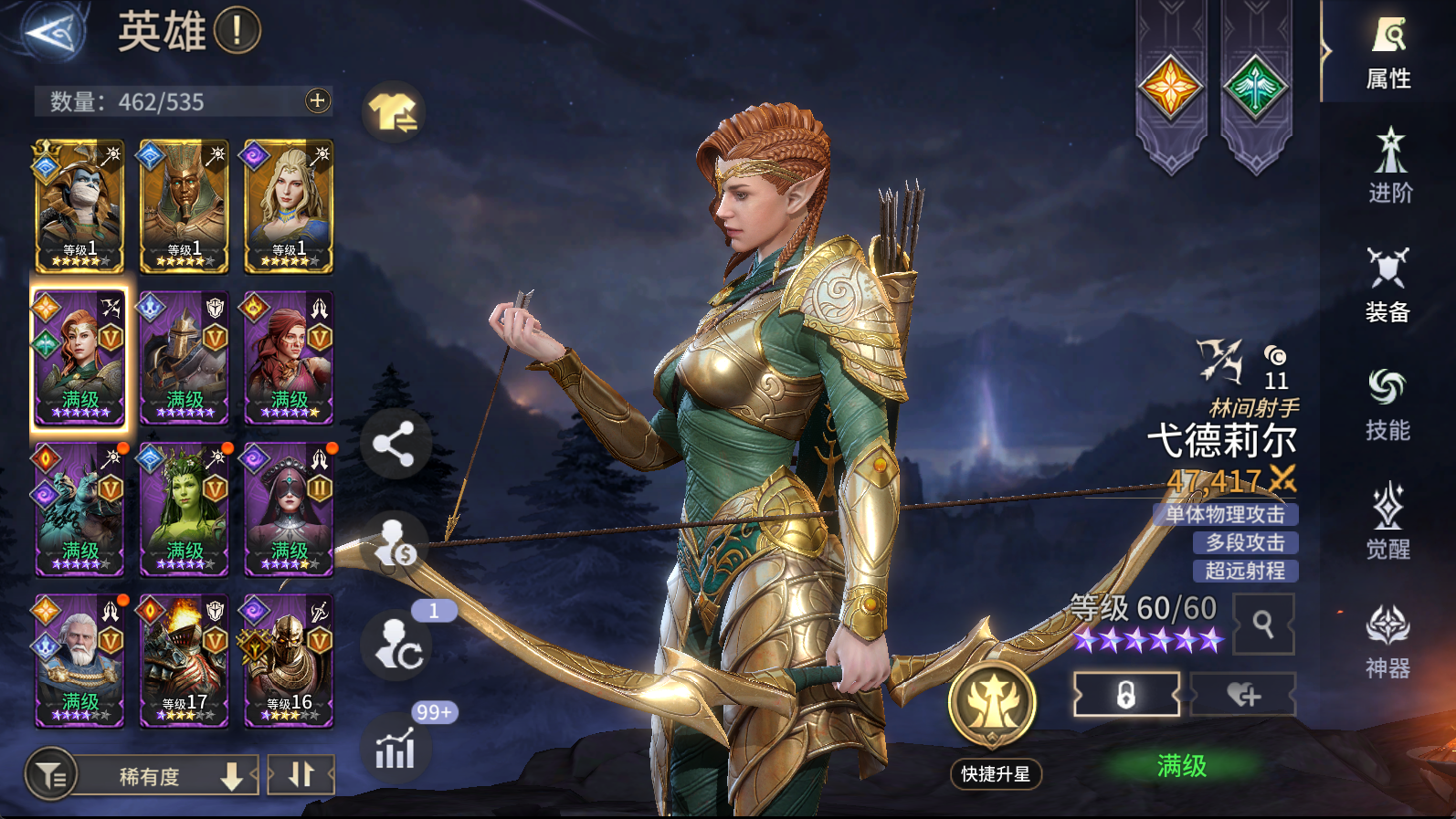Open the hero info exclamation icon

tap(237, 31)
